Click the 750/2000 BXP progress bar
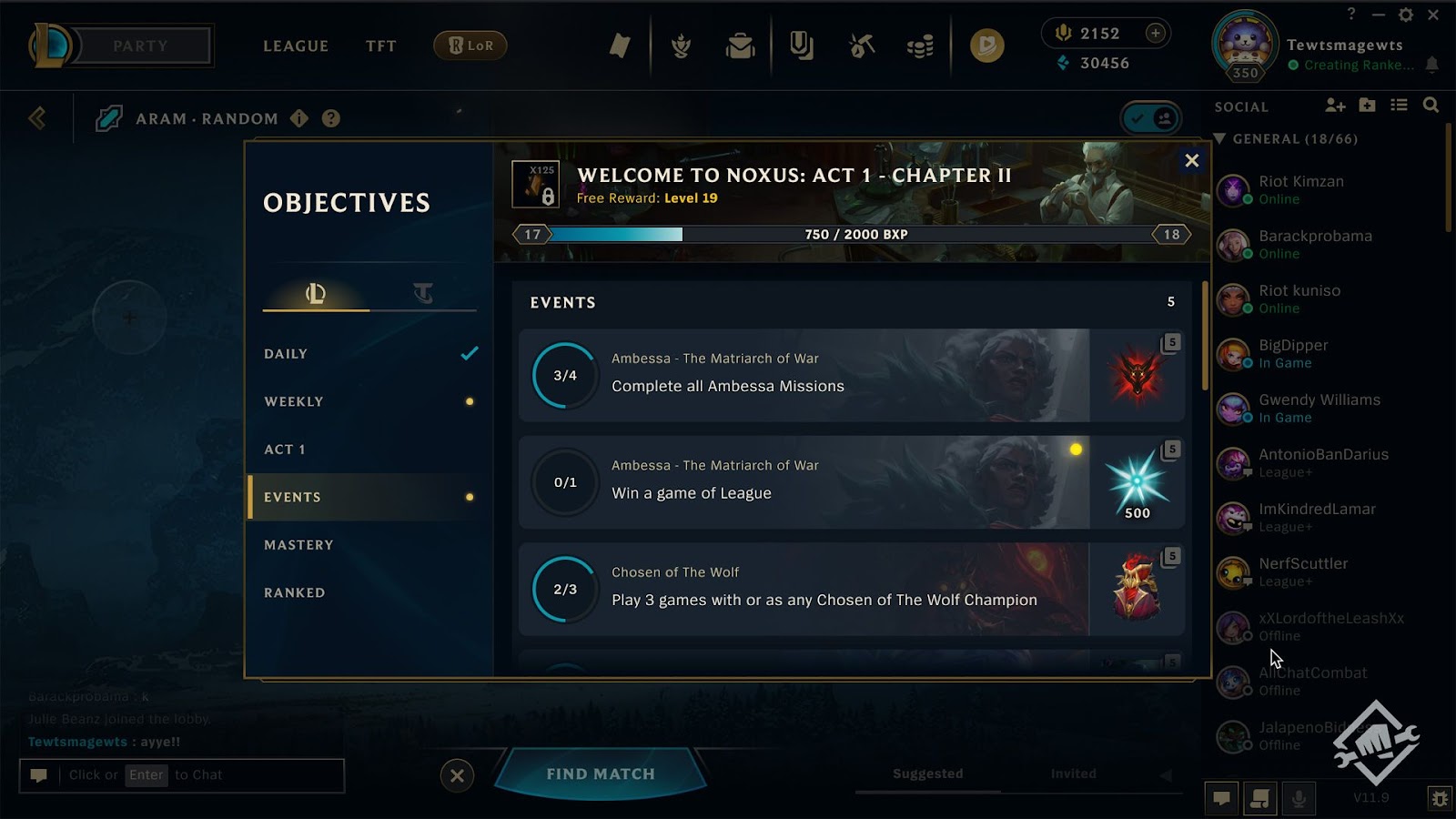This screenshot has width=1456, height=819. (x=851, y=234)
